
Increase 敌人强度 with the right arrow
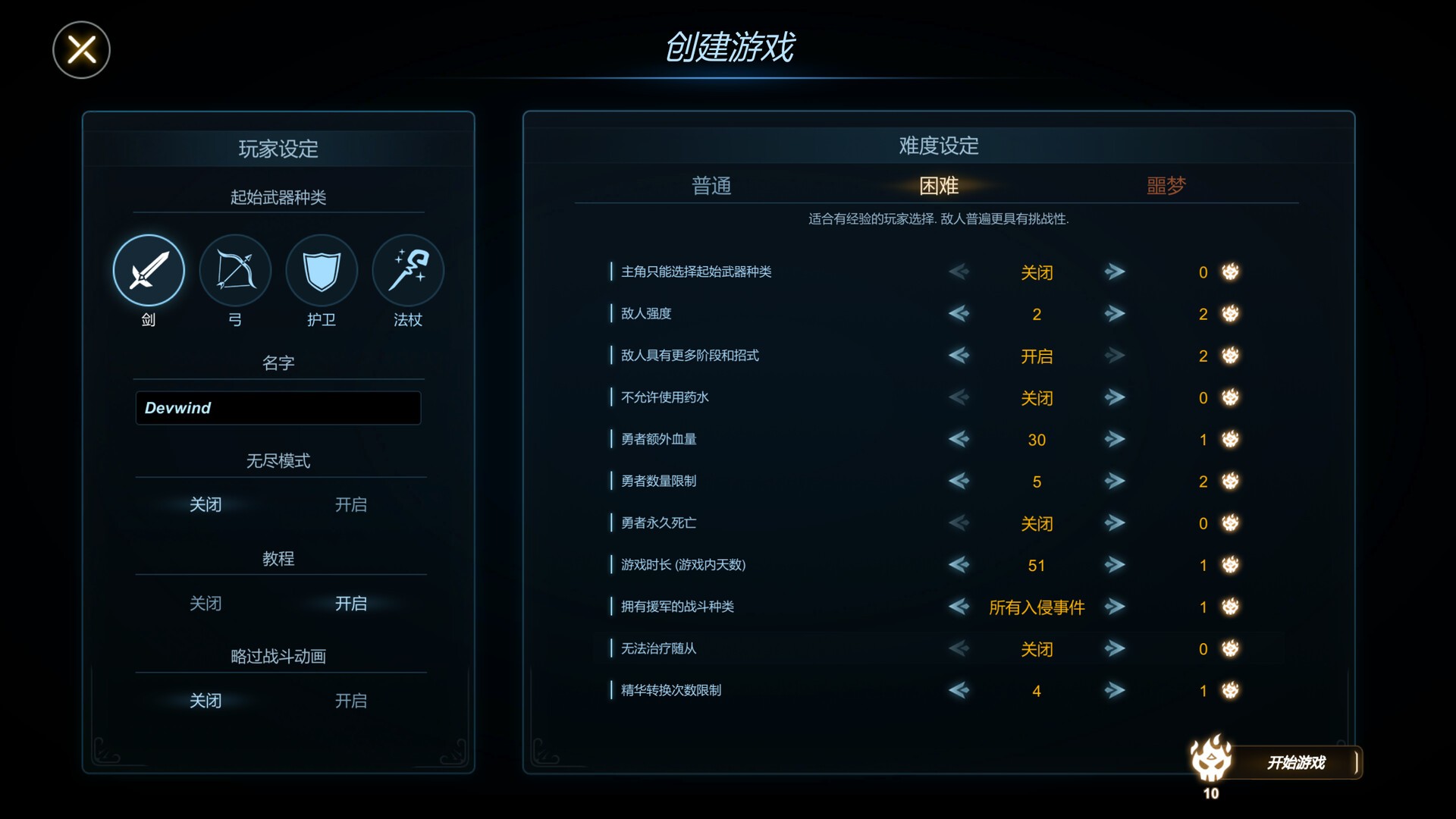(x=1114, y=314)
